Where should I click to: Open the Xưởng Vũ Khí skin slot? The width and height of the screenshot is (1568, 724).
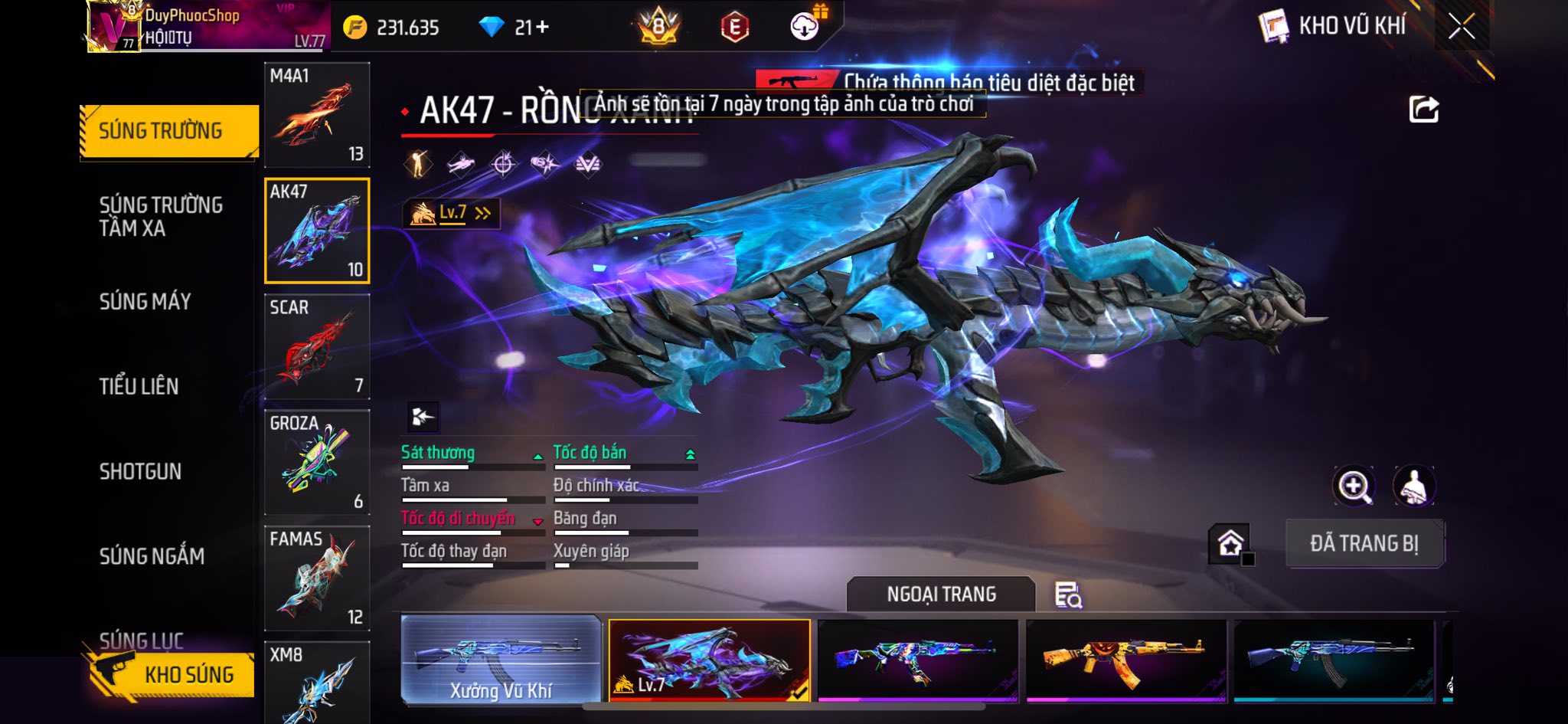pyautogui.click(x=501, y=660)
